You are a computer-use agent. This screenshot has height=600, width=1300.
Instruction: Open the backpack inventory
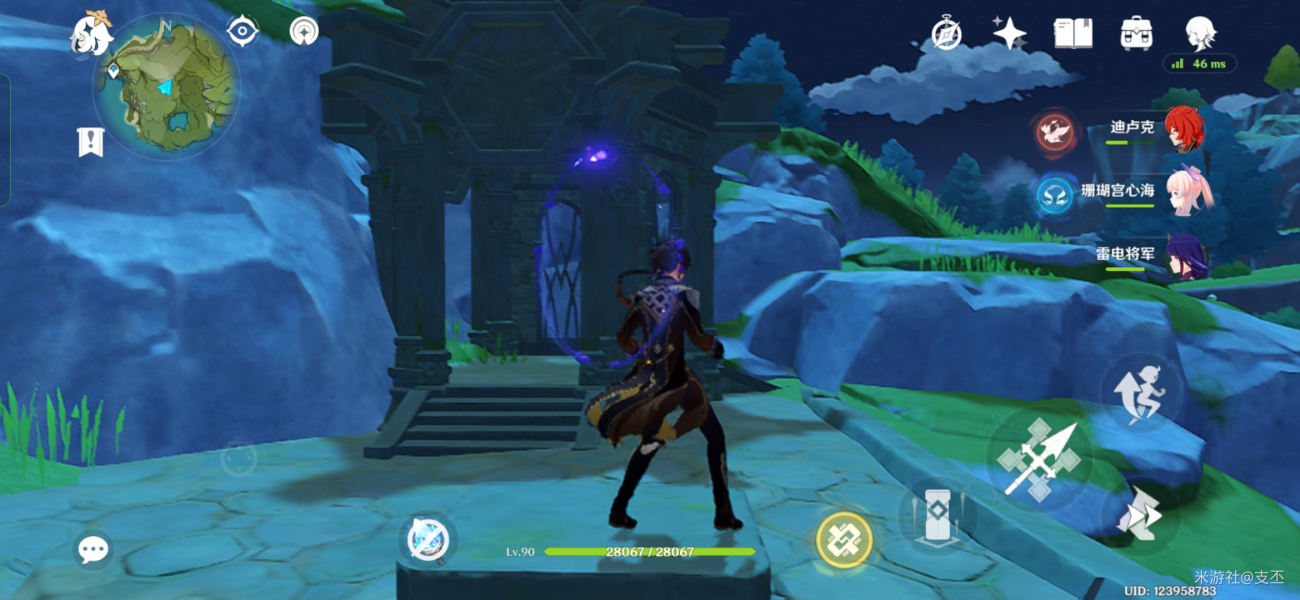click(1136, 33)
